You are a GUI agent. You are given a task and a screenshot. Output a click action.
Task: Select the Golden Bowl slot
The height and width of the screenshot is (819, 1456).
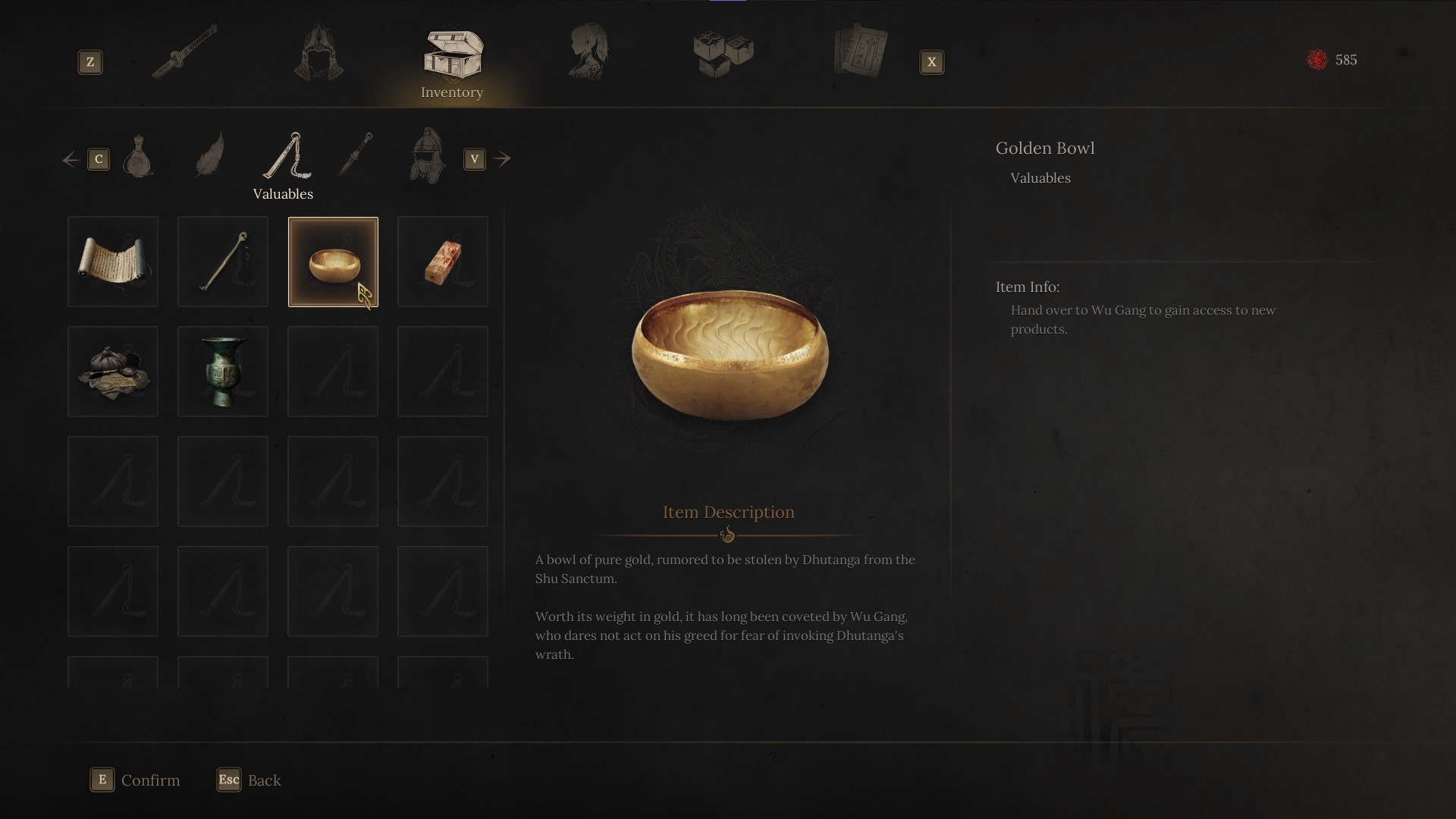333,262
